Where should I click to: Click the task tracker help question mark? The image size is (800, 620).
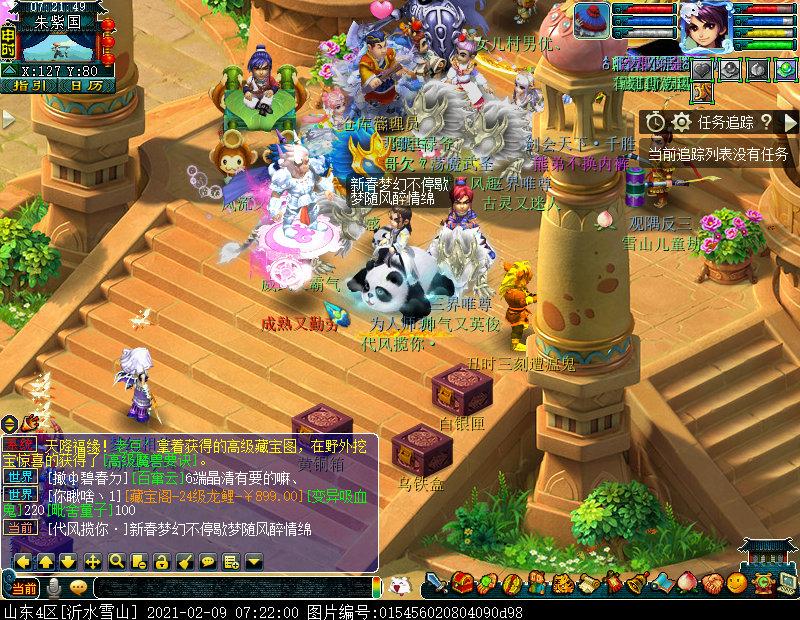pyautogui.click(x=766, y=122)
